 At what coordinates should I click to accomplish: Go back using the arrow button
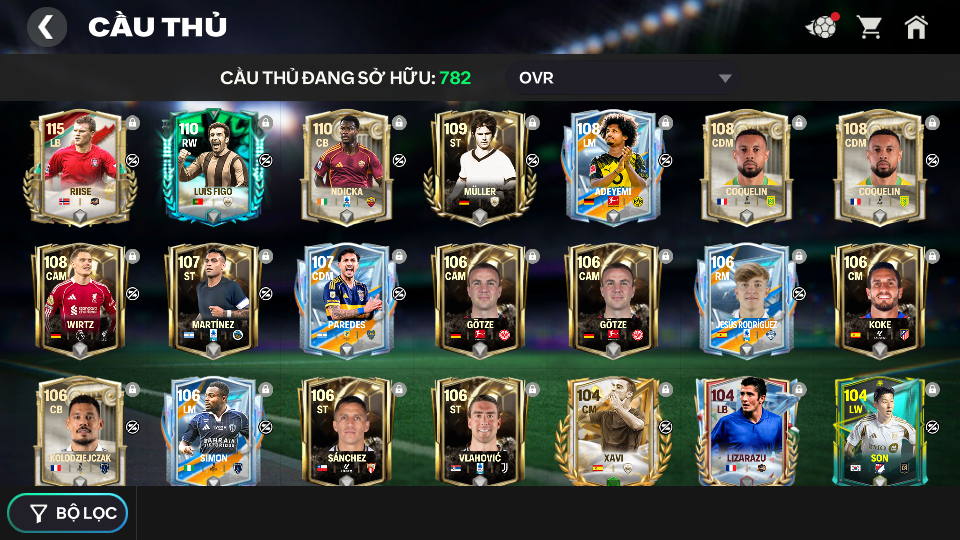coord(46,27)
